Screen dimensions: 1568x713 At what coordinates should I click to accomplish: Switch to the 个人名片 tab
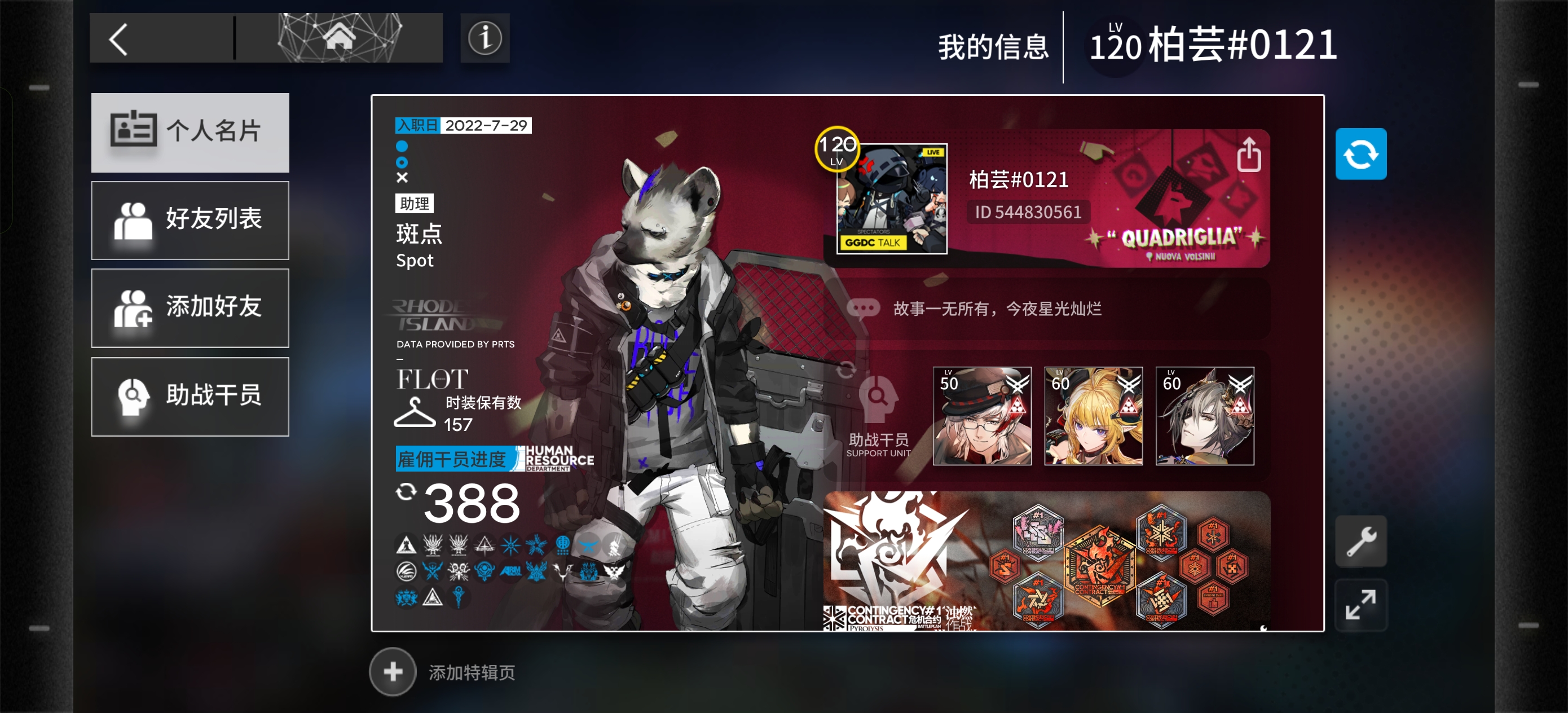(x=190, y=132)
